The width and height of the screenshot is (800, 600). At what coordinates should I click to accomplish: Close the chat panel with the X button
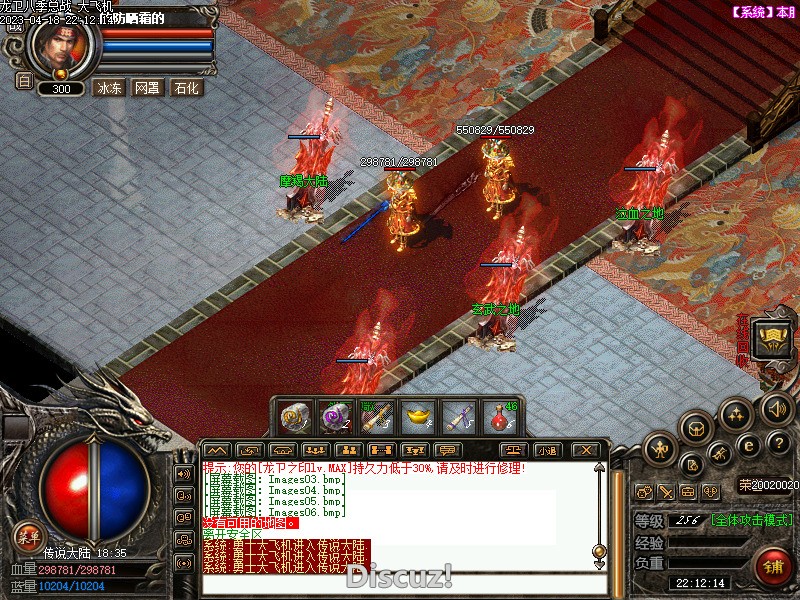586,450
